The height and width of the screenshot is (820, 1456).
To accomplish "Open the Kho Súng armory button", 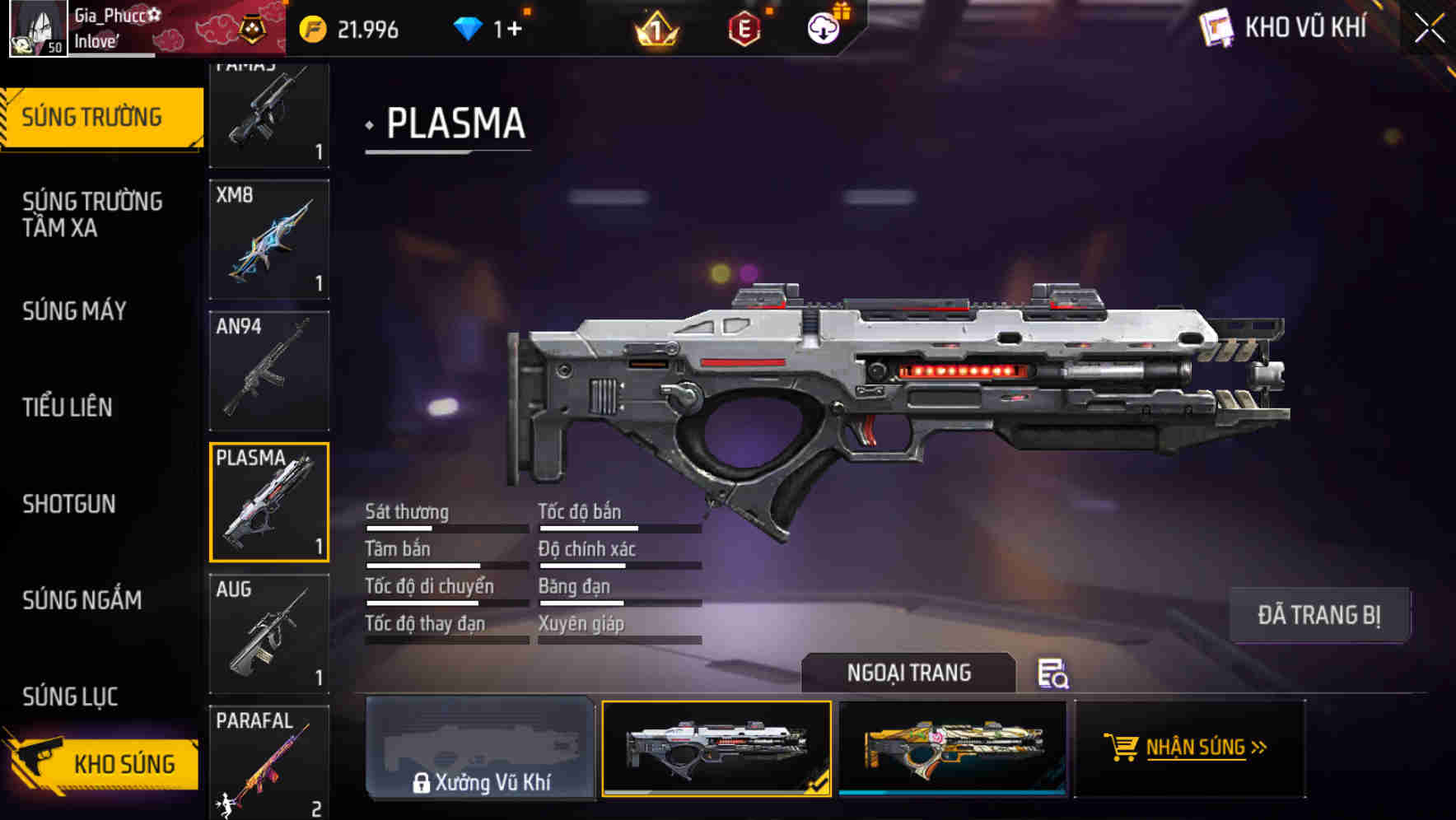I will tap(103, 763).
